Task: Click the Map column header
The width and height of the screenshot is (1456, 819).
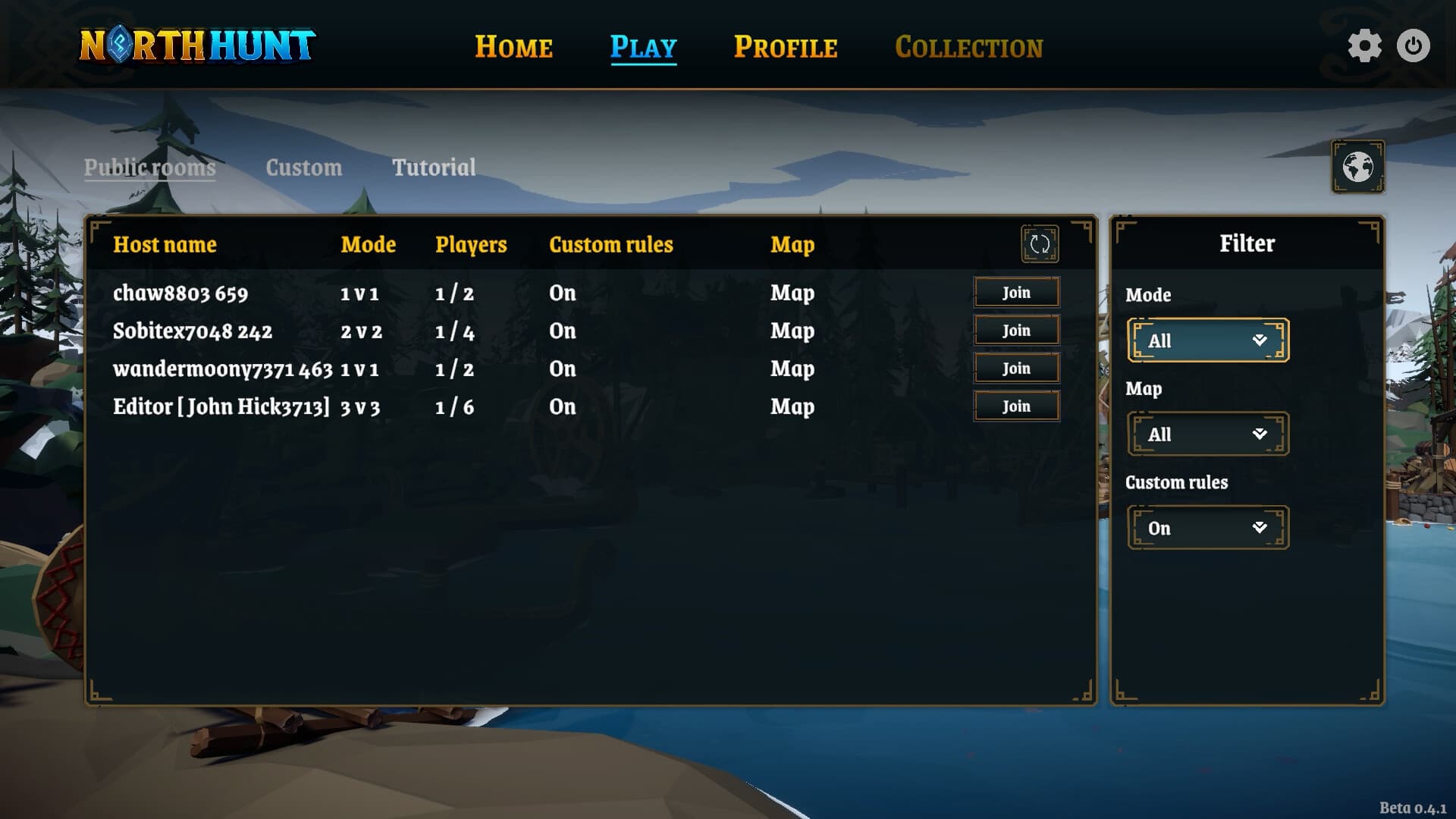Action: pos(792,244)
